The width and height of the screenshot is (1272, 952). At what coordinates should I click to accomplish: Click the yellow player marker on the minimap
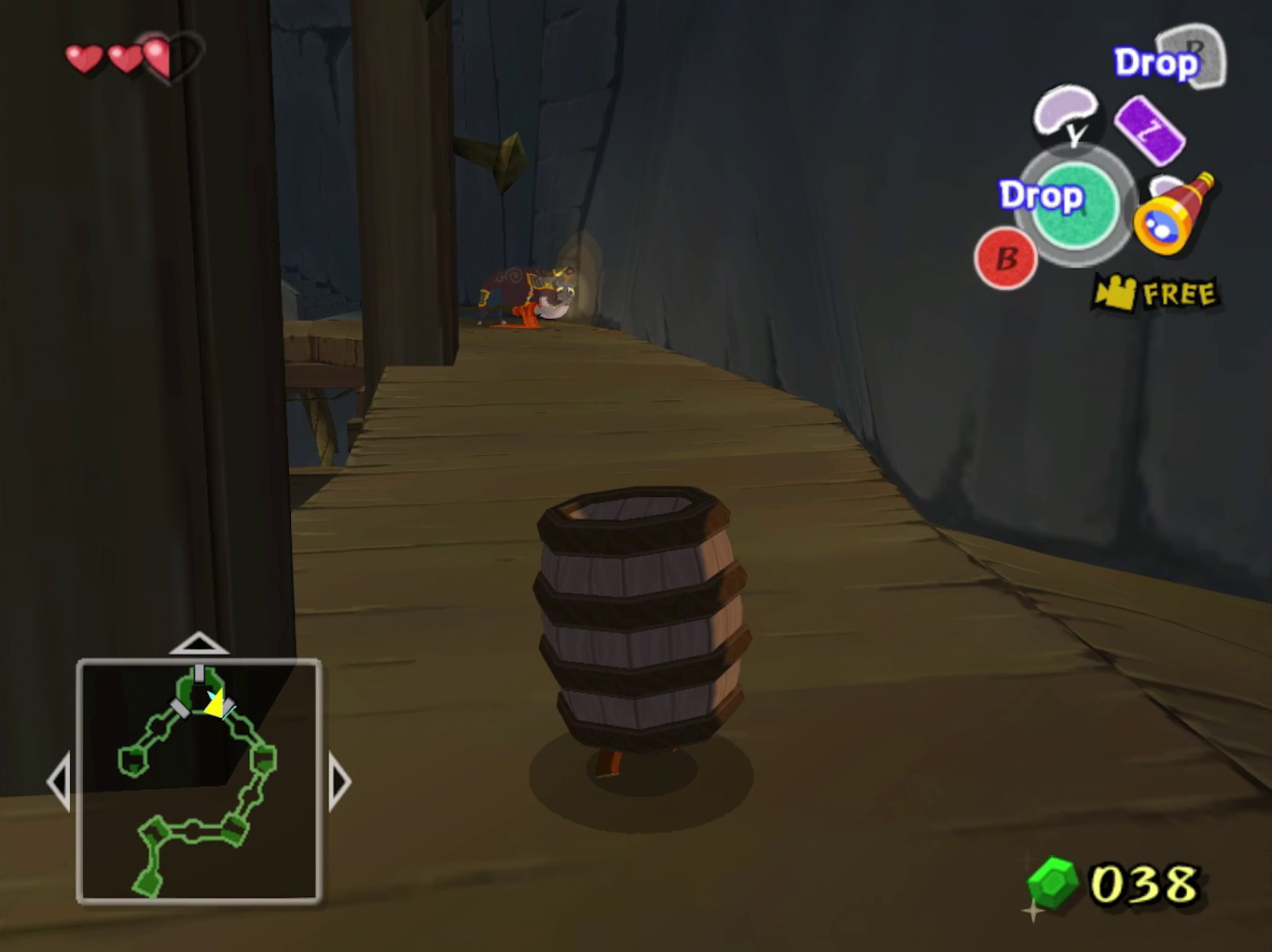coord(216,704)
